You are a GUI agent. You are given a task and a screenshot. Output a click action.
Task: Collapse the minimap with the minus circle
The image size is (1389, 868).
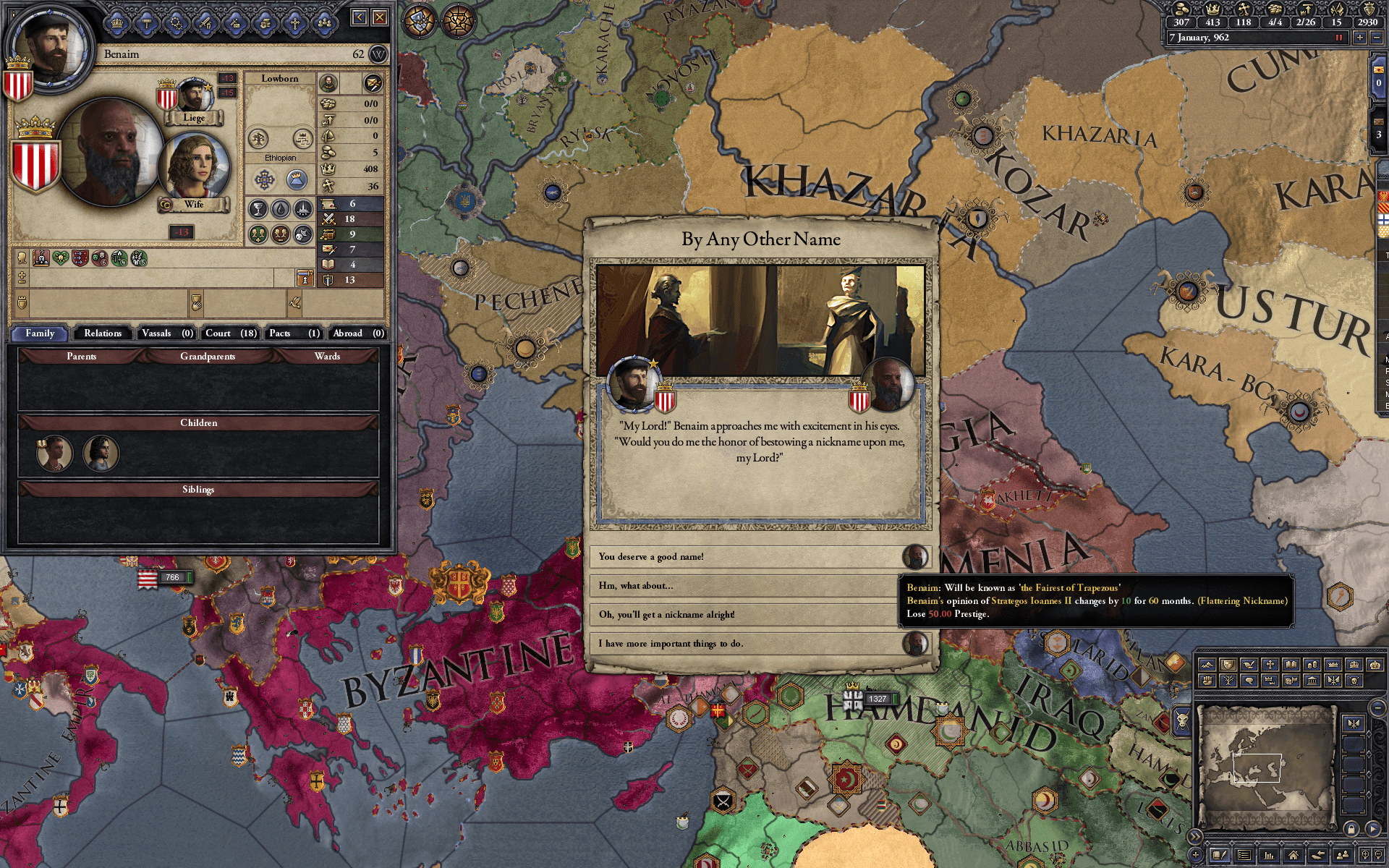(1377, 708)
